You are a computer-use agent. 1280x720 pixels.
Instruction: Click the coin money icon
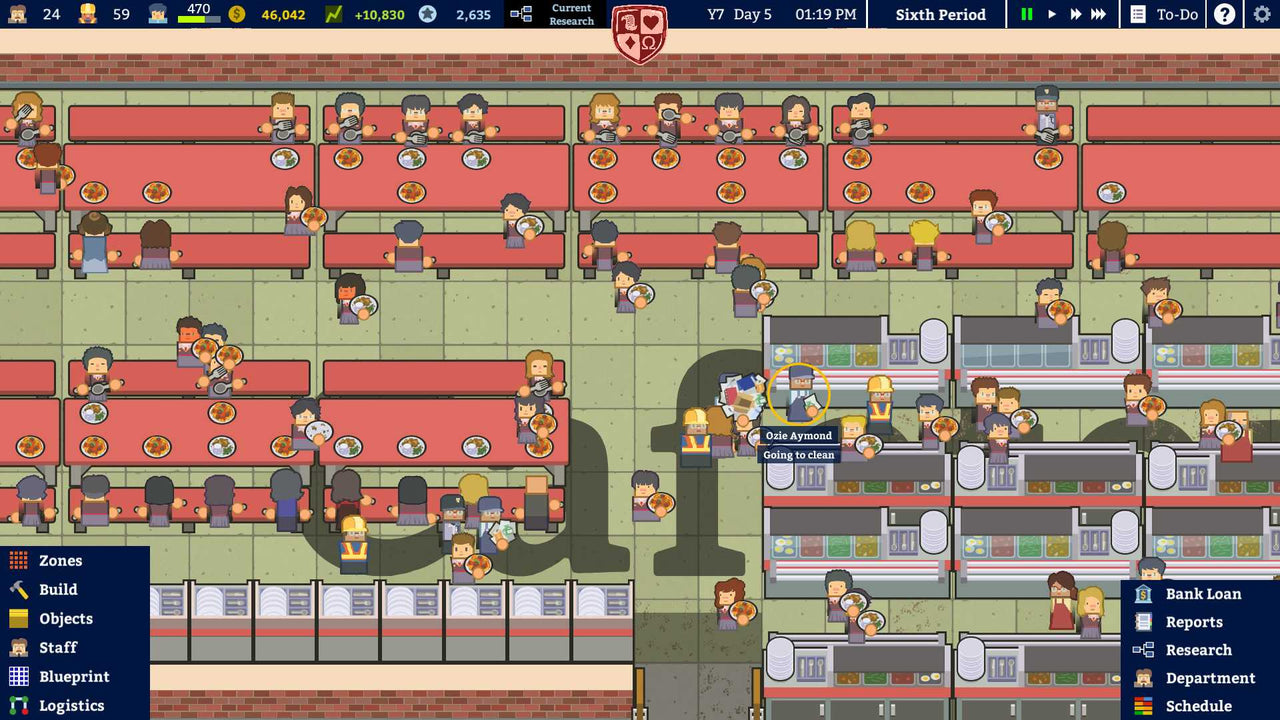pos(237,14)
